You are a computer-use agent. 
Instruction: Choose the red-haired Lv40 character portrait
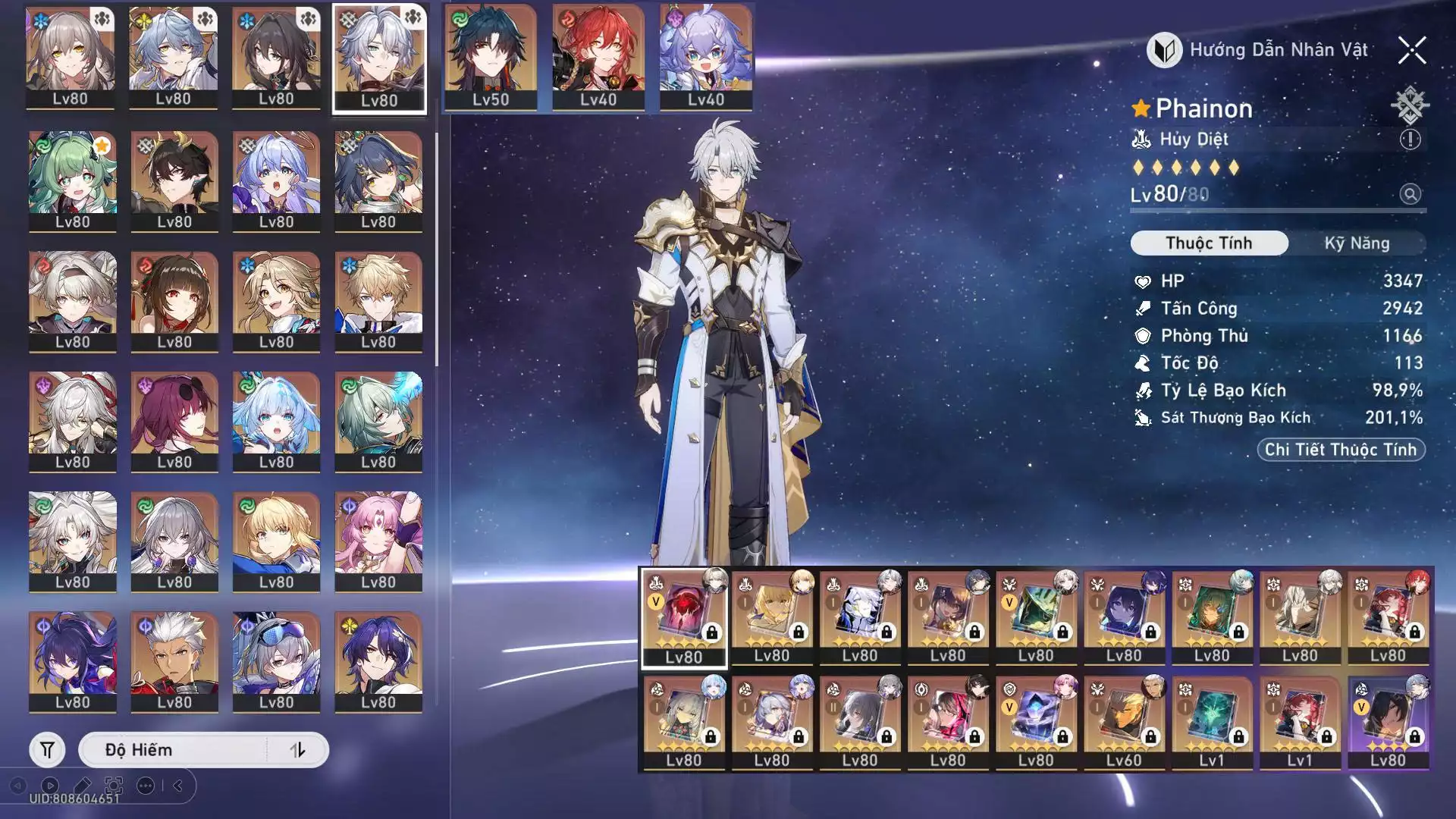point(598,58)
